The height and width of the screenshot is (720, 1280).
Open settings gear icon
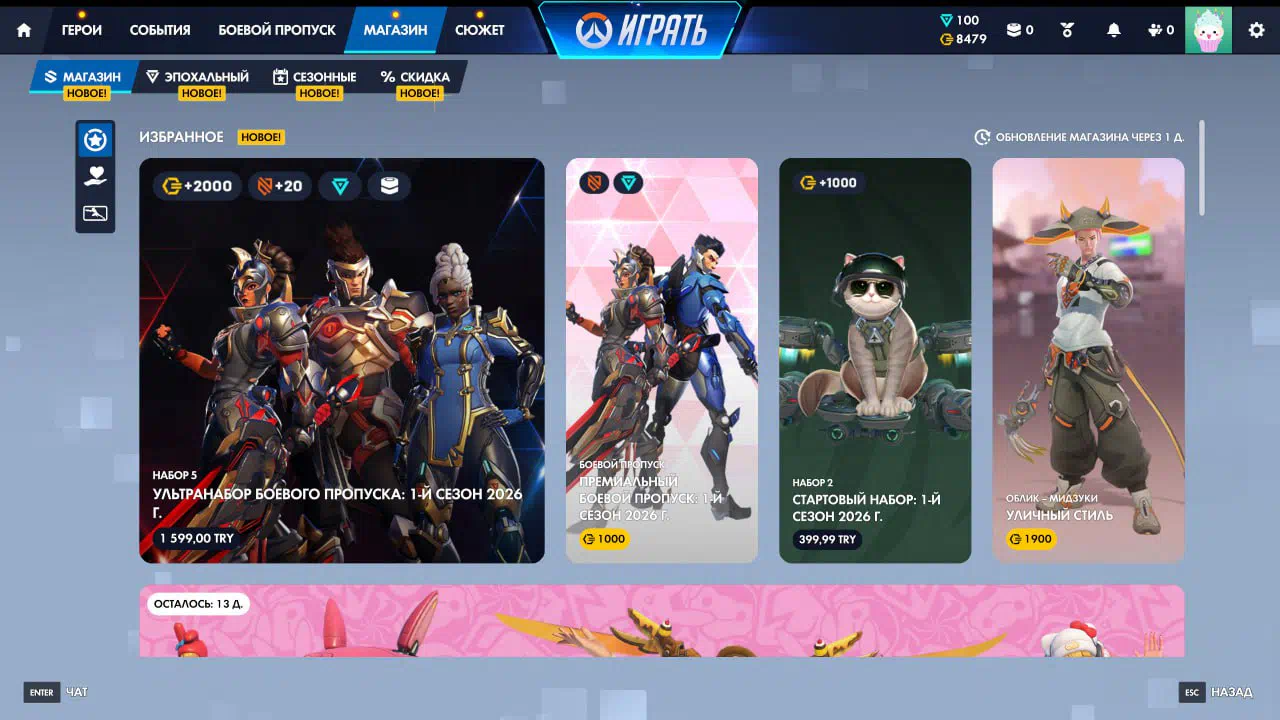coord(1257,30)
